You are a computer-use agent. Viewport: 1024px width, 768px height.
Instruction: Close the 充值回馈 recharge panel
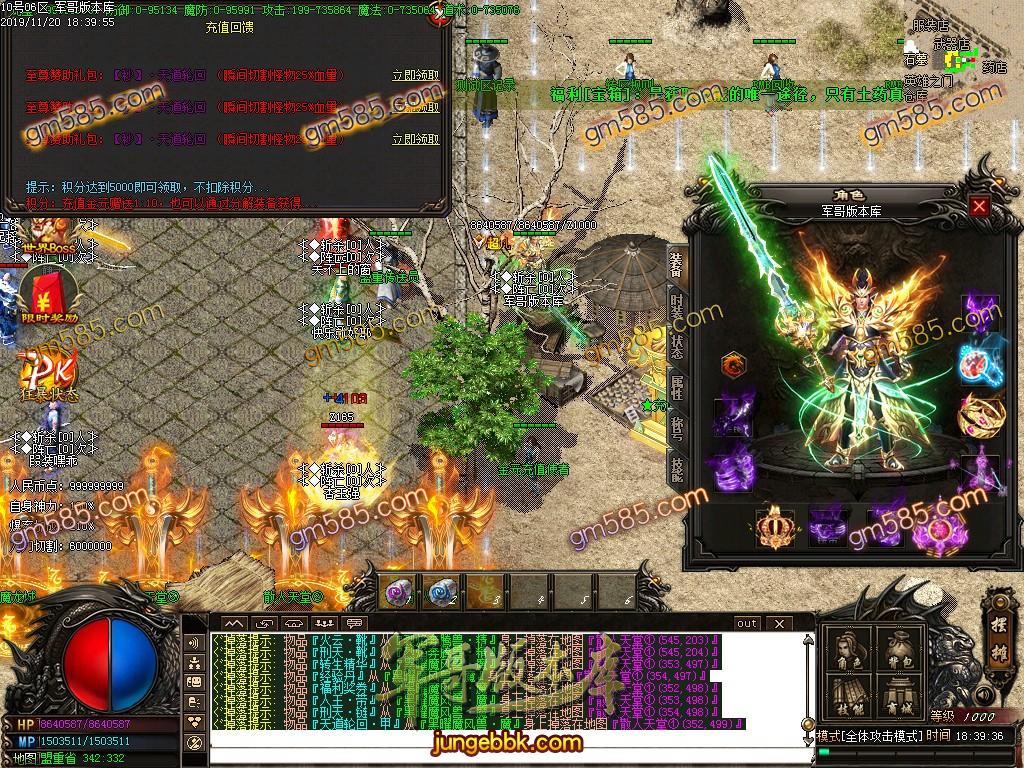[437, 17]
